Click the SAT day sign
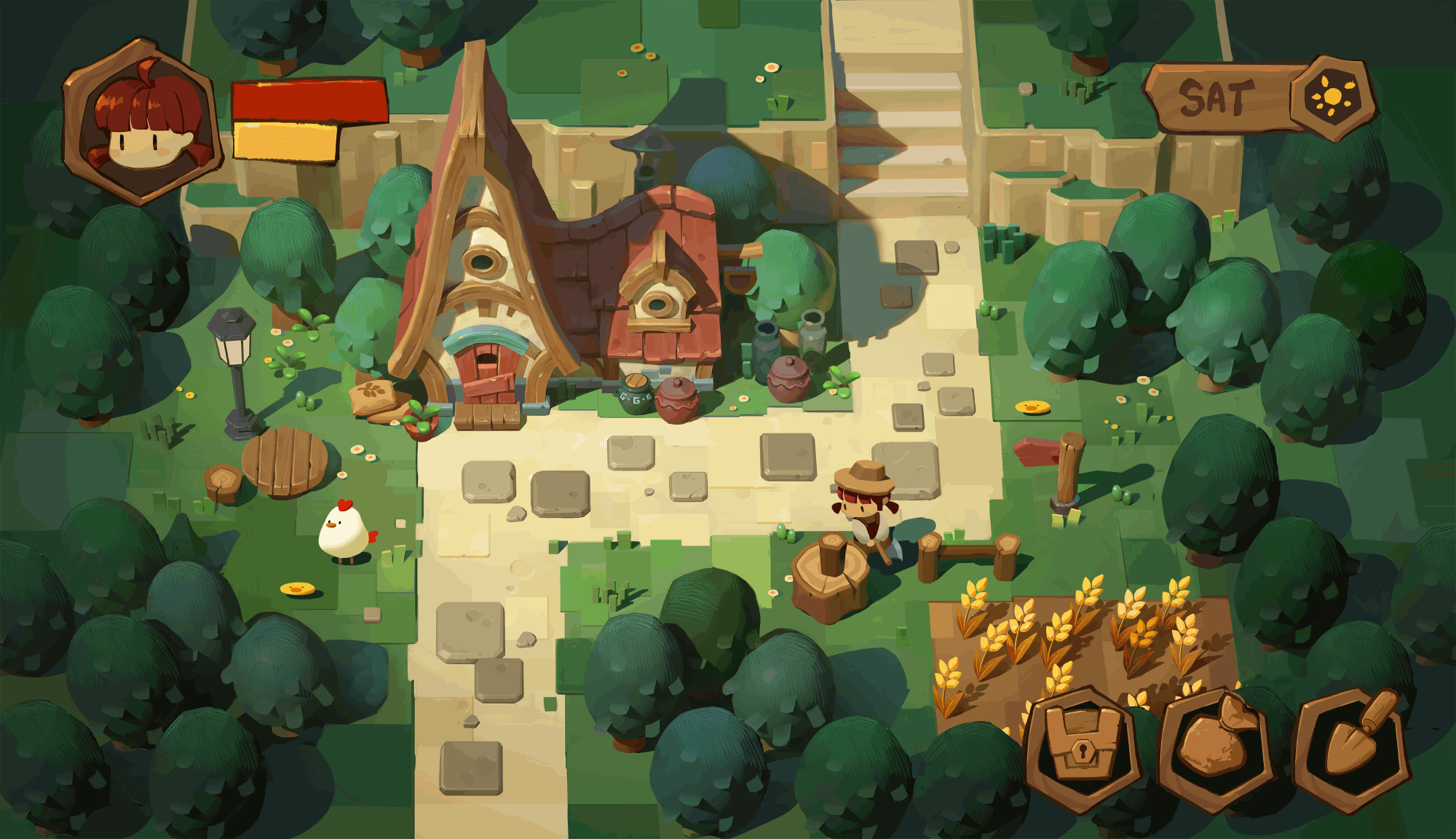Screen dimensions: 1456x839 click(x=1217, y=98)
